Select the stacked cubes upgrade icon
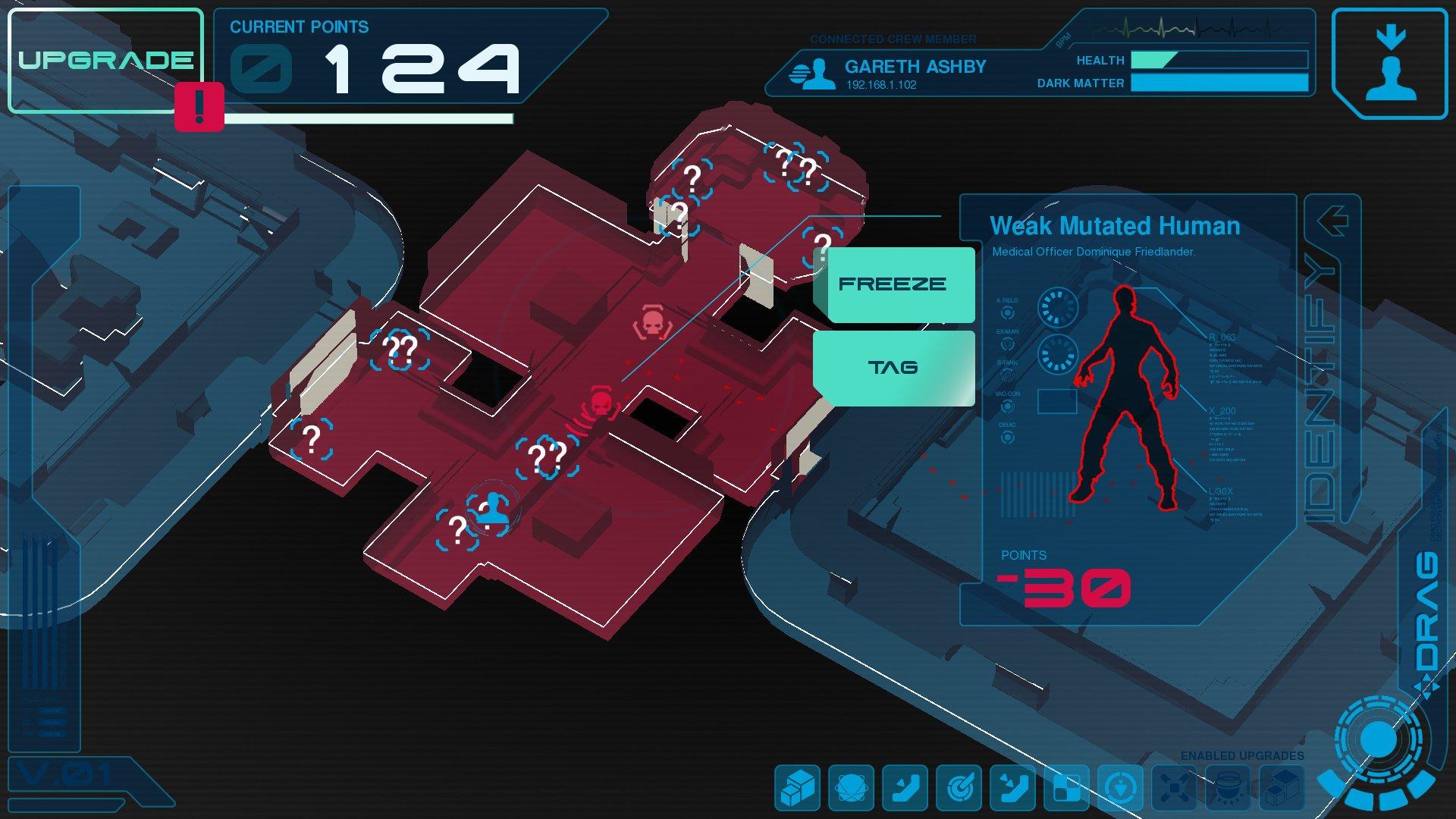Viewport: 1456px width, 819px height. click(796, 789)
